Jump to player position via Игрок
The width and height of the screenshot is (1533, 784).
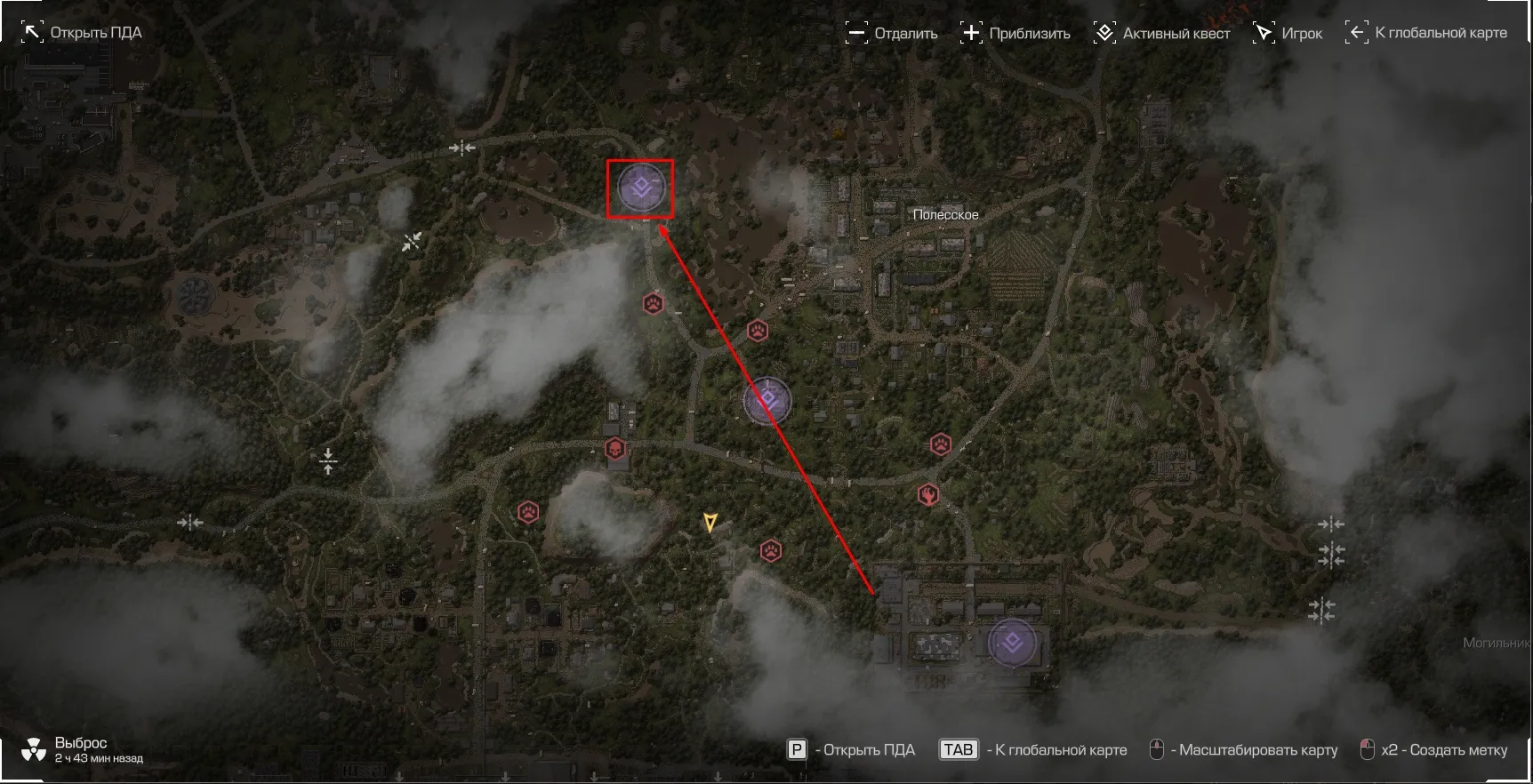1288,34
